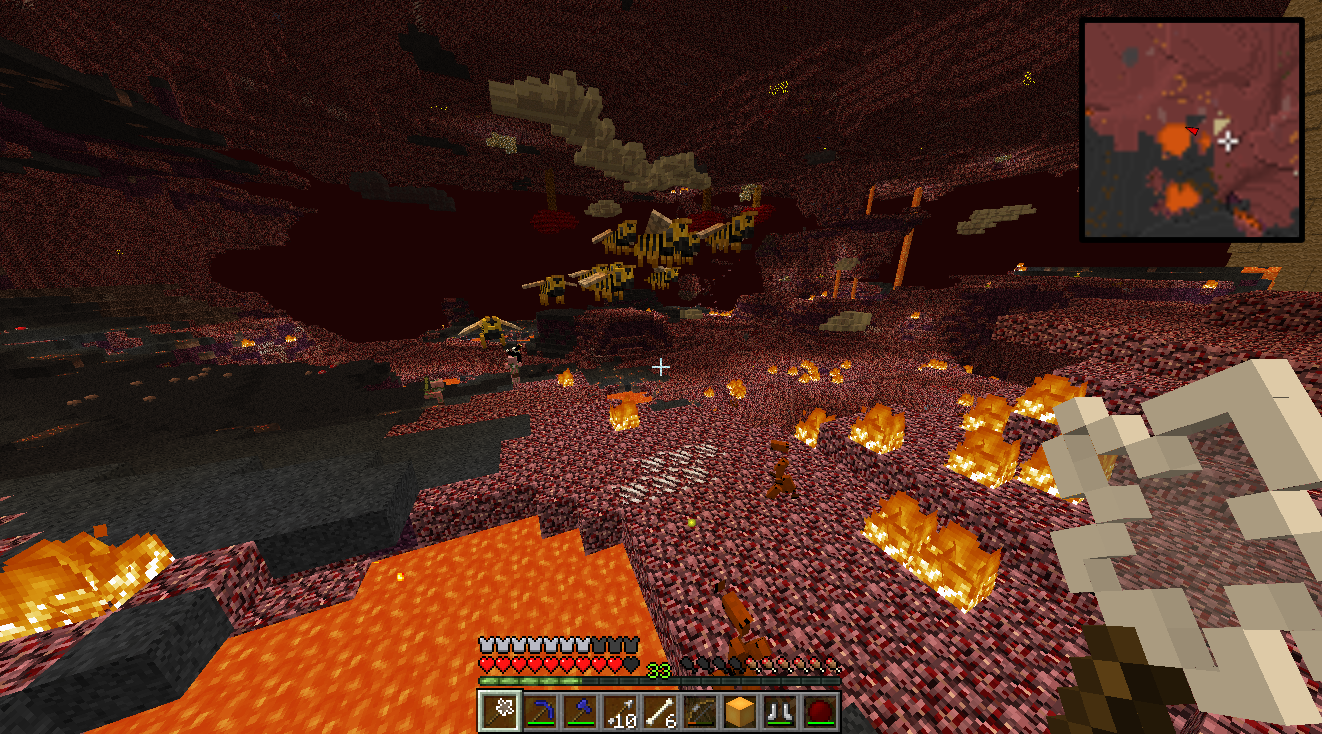Select the blue pickaxe hotbar slot
The height and width of the screenshot is (734, 1322).
point(540,711)
